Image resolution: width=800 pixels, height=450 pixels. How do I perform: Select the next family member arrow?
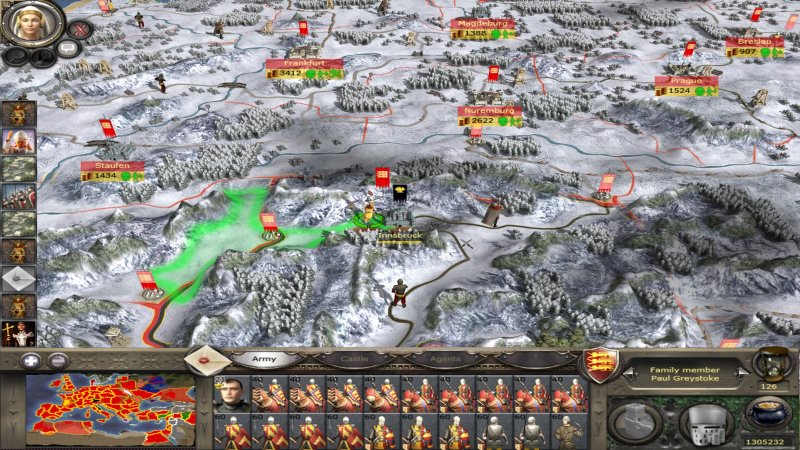pyautogui.click(x=742, y=373)
